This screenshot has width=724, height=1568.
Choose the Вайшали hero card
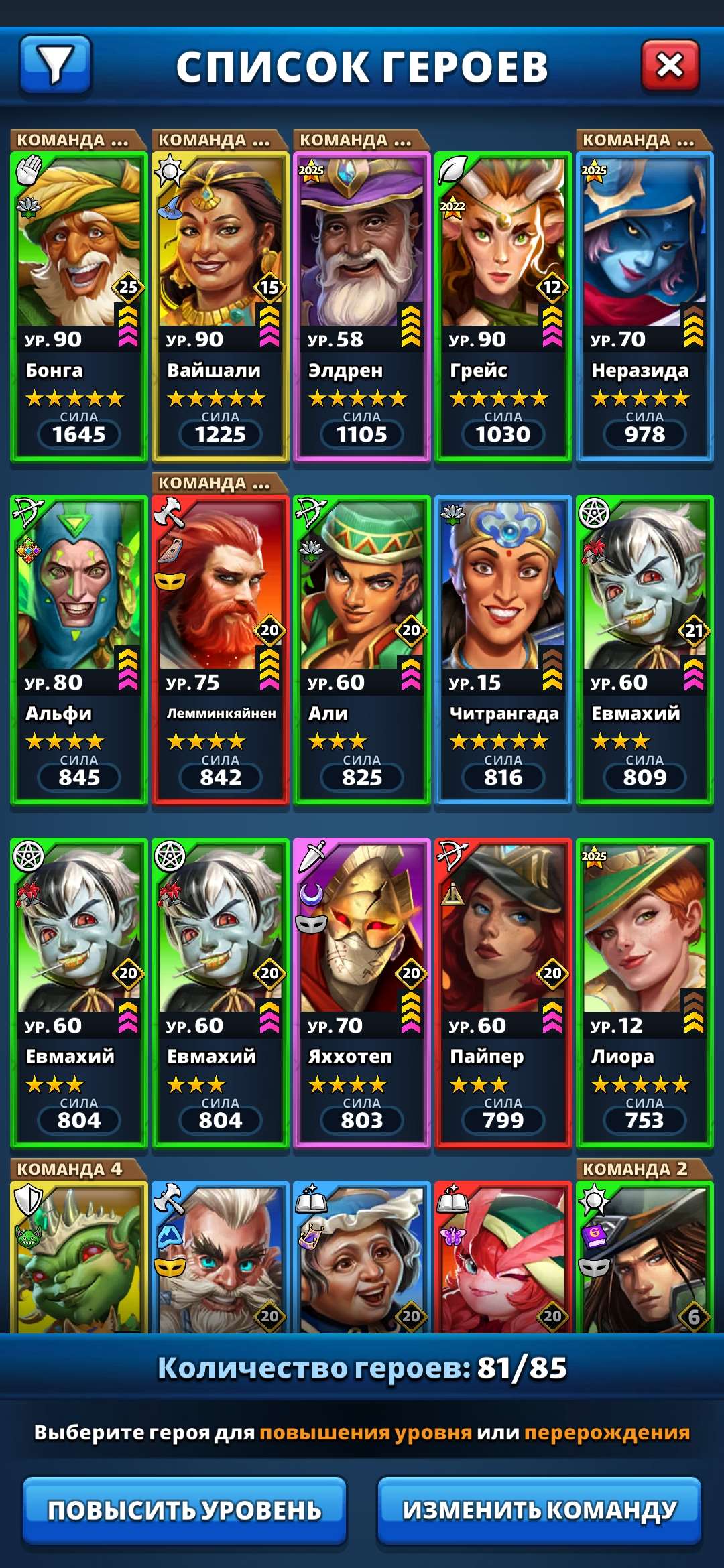click(221, 307)
